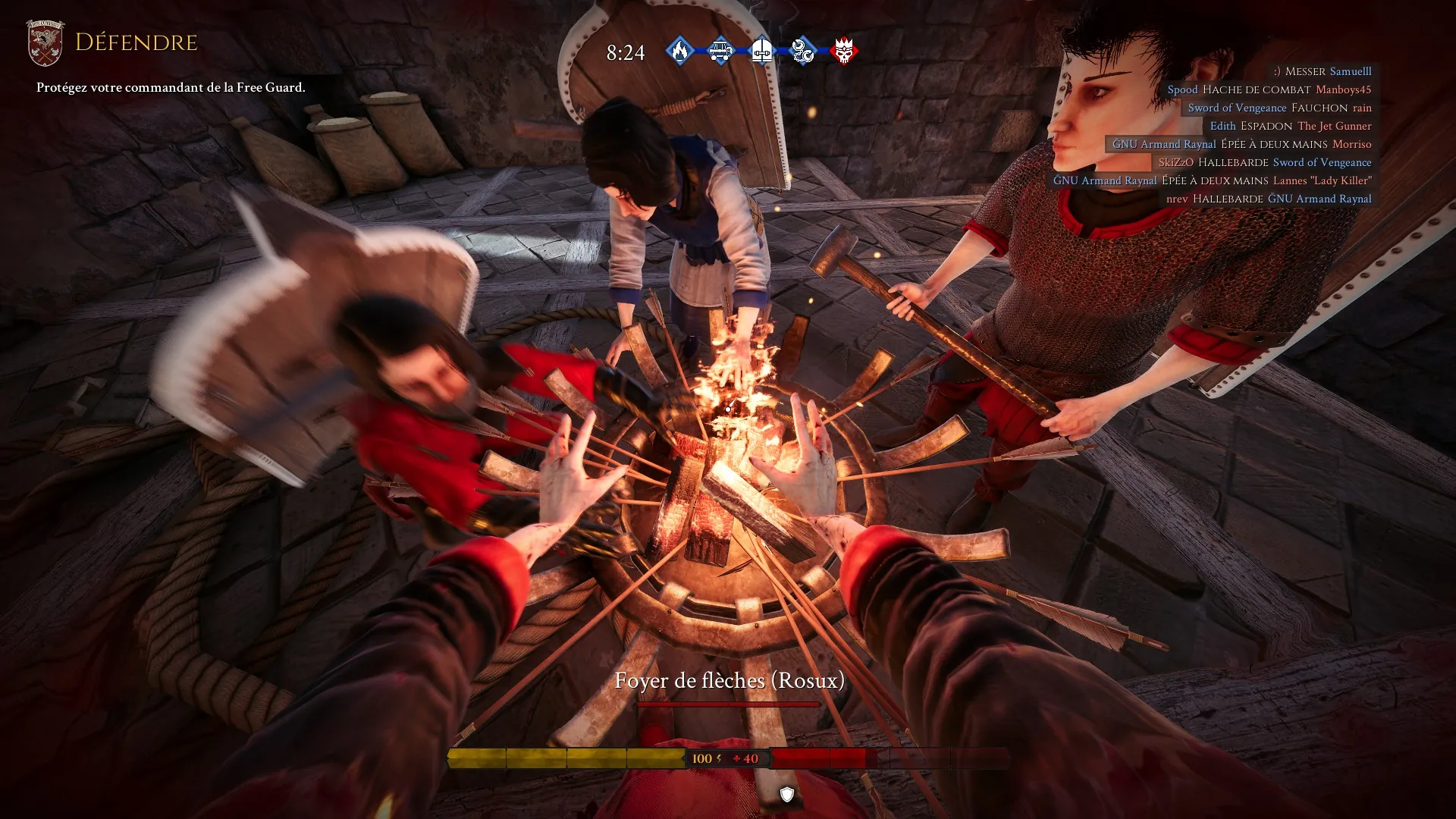Select the nrev Hallebarde kill feed entry
Screen dimensions: 1456x819
click(1268, 199)
